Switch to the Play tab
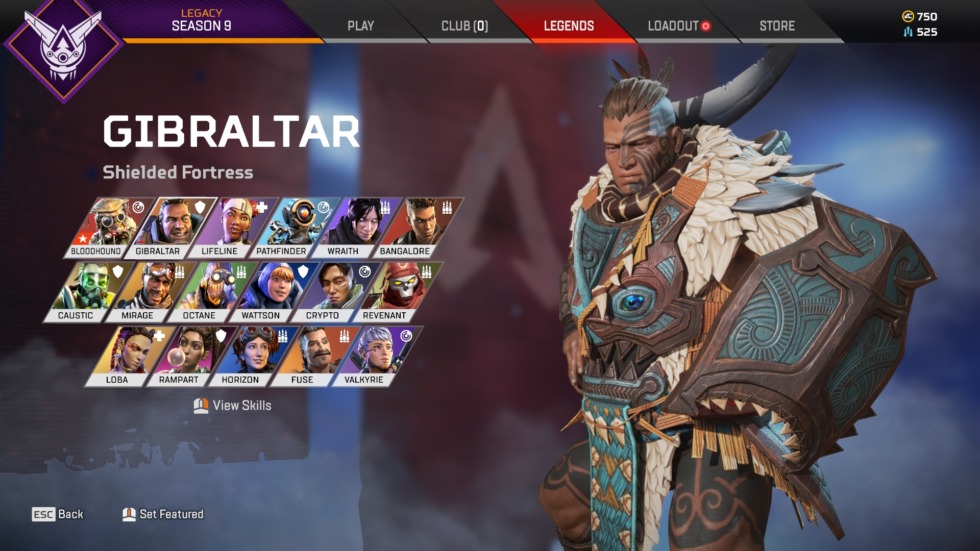 pyautogui.click(x=360, y=26)
